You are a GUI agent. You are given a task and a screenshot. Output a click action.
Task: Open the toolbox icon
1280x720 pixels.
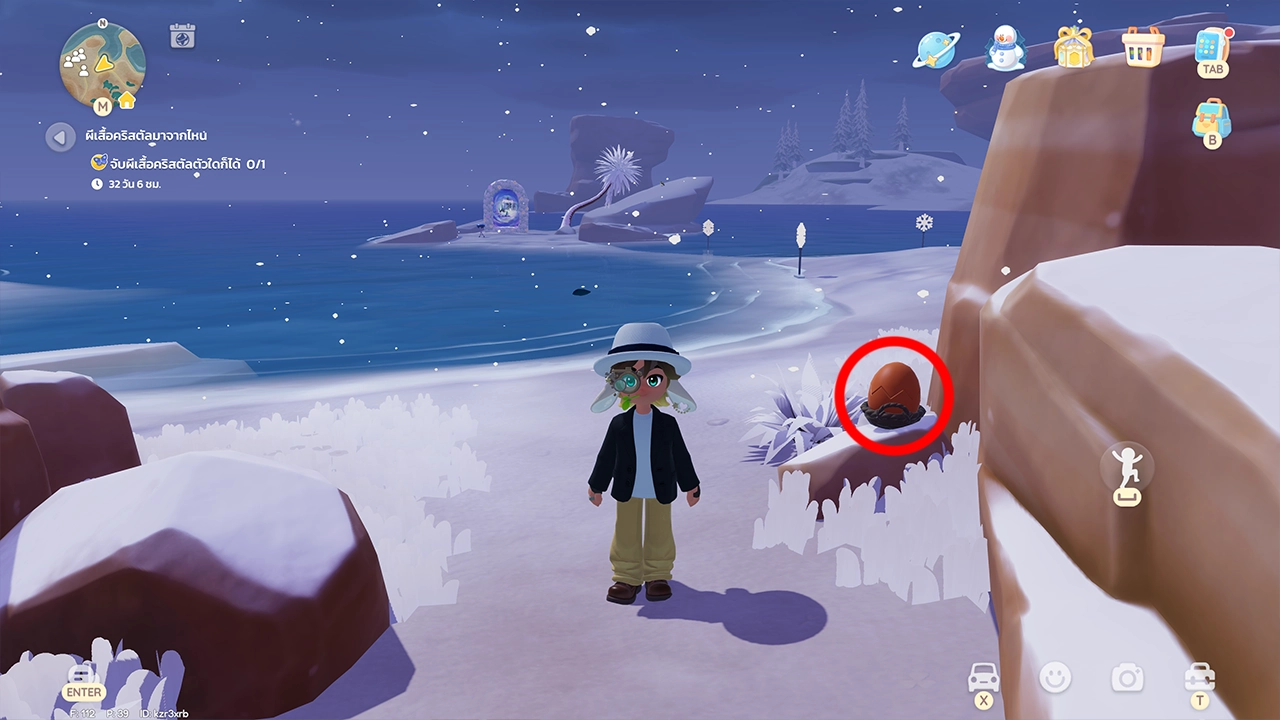[1198, 677]
